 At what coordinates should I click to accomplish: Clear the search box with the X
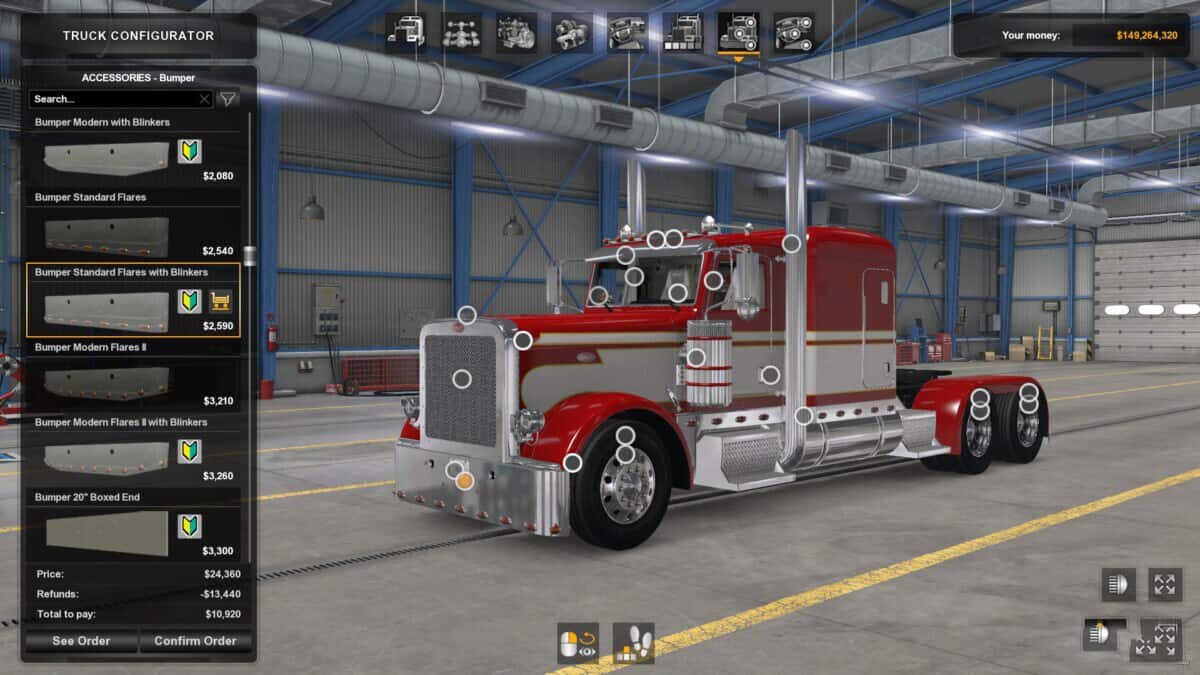tap(204, 99)
